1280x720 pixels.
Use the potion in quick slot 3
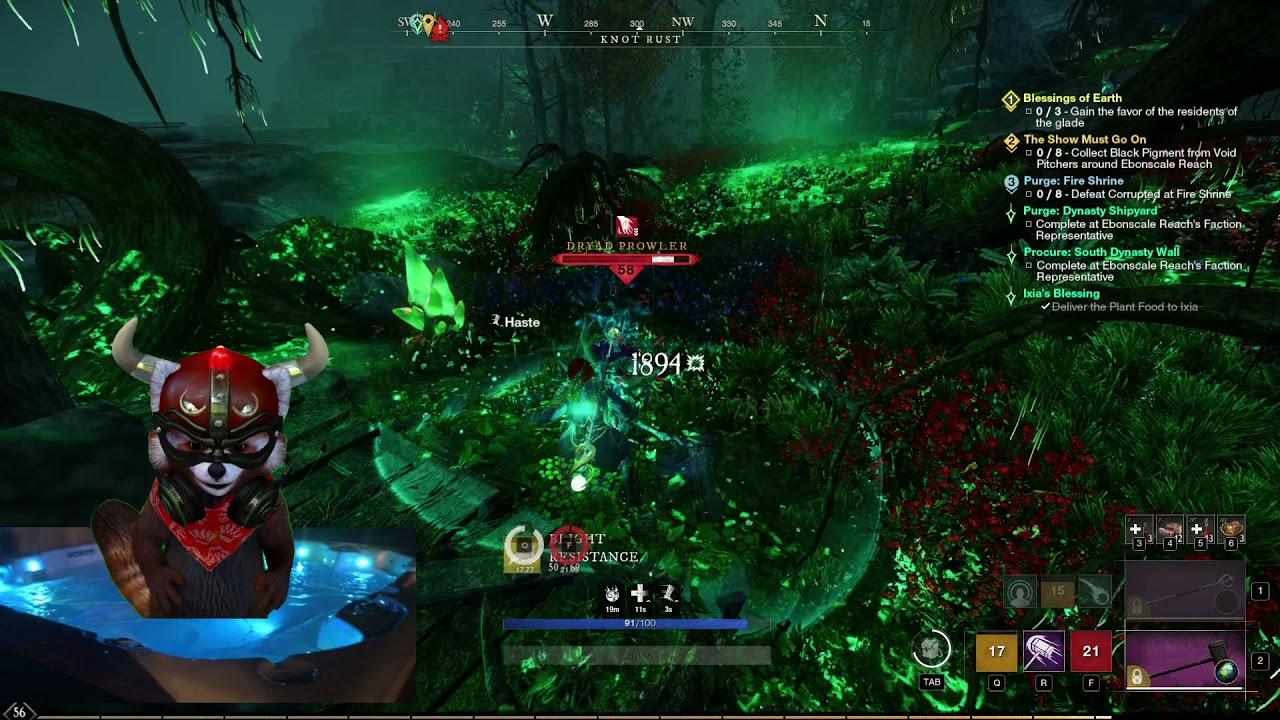(x=1137, y=529)
